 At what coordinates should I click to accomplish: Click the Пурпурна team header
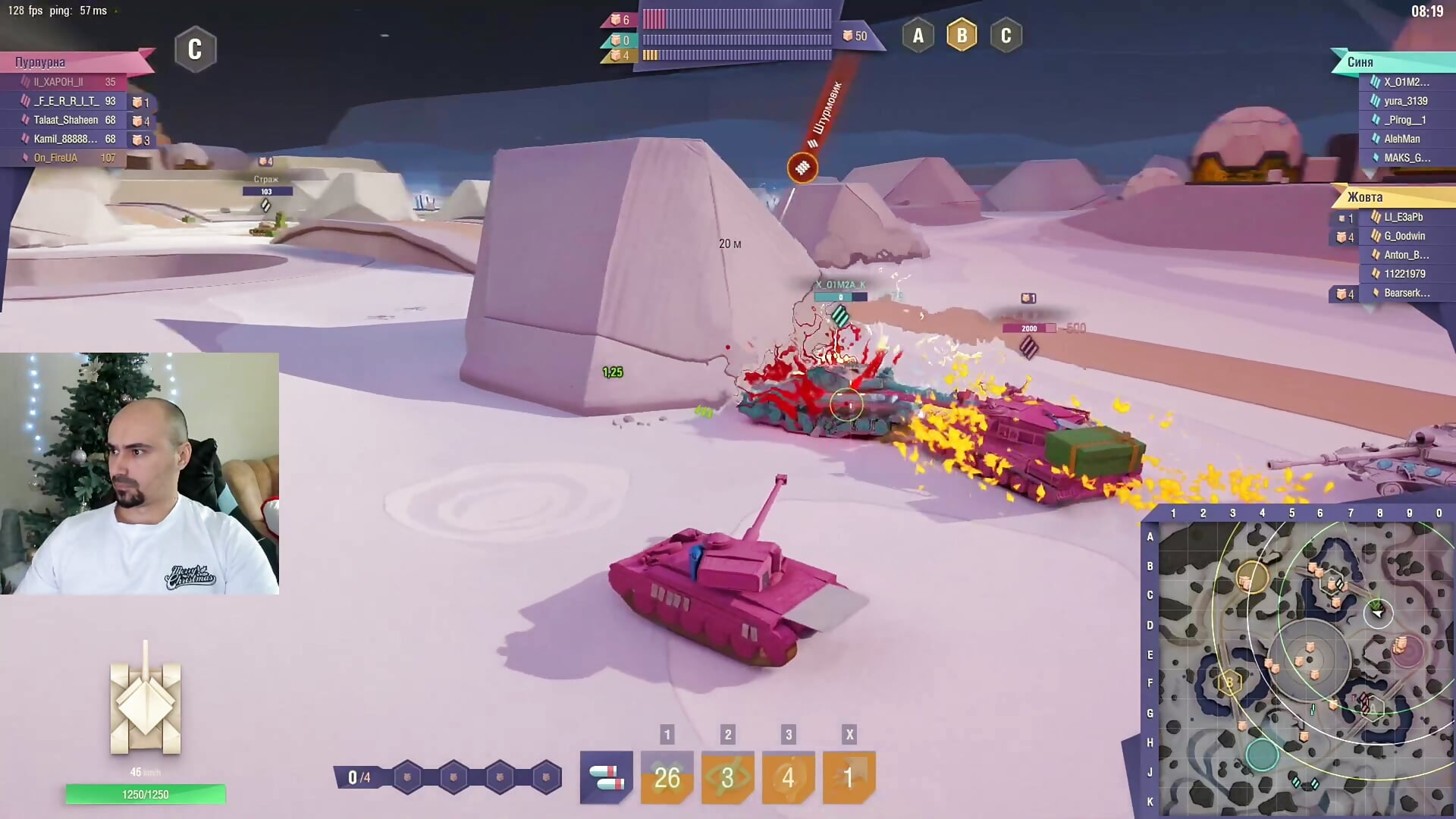[41, 62]
